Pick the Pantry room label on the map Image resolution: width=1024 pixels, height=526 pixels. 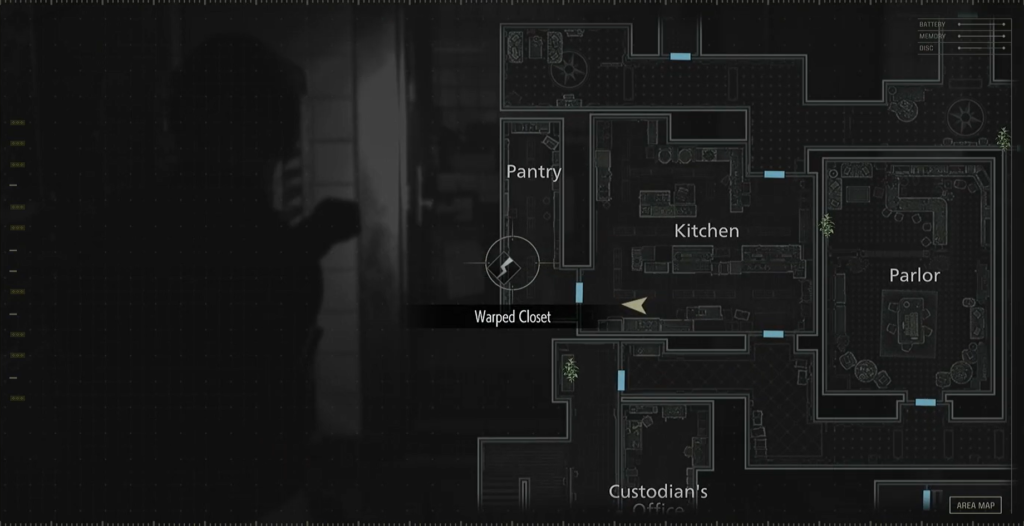point(533,171)
